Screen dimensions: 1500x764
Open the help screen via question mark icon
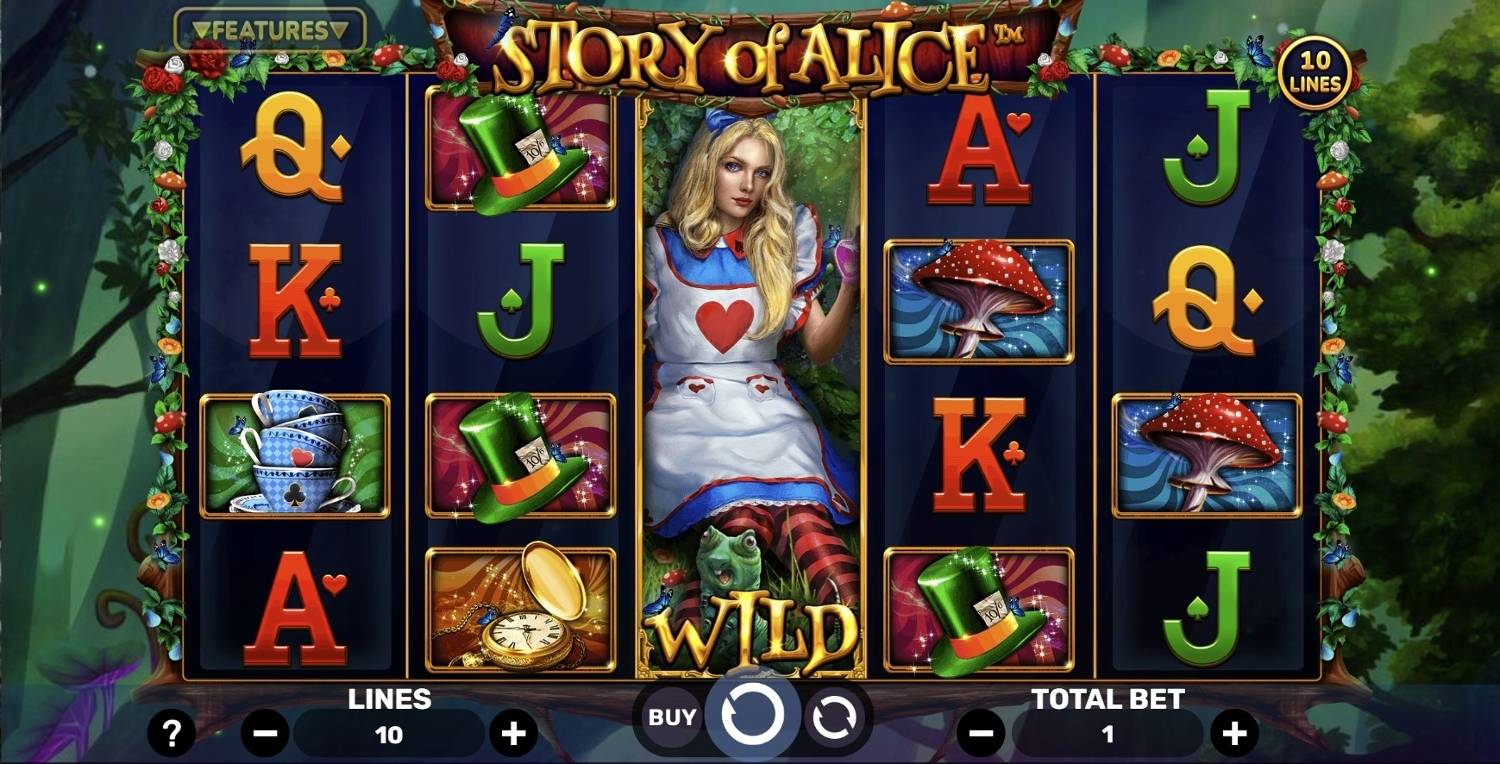pyautogui.click(x=172, y=733)
